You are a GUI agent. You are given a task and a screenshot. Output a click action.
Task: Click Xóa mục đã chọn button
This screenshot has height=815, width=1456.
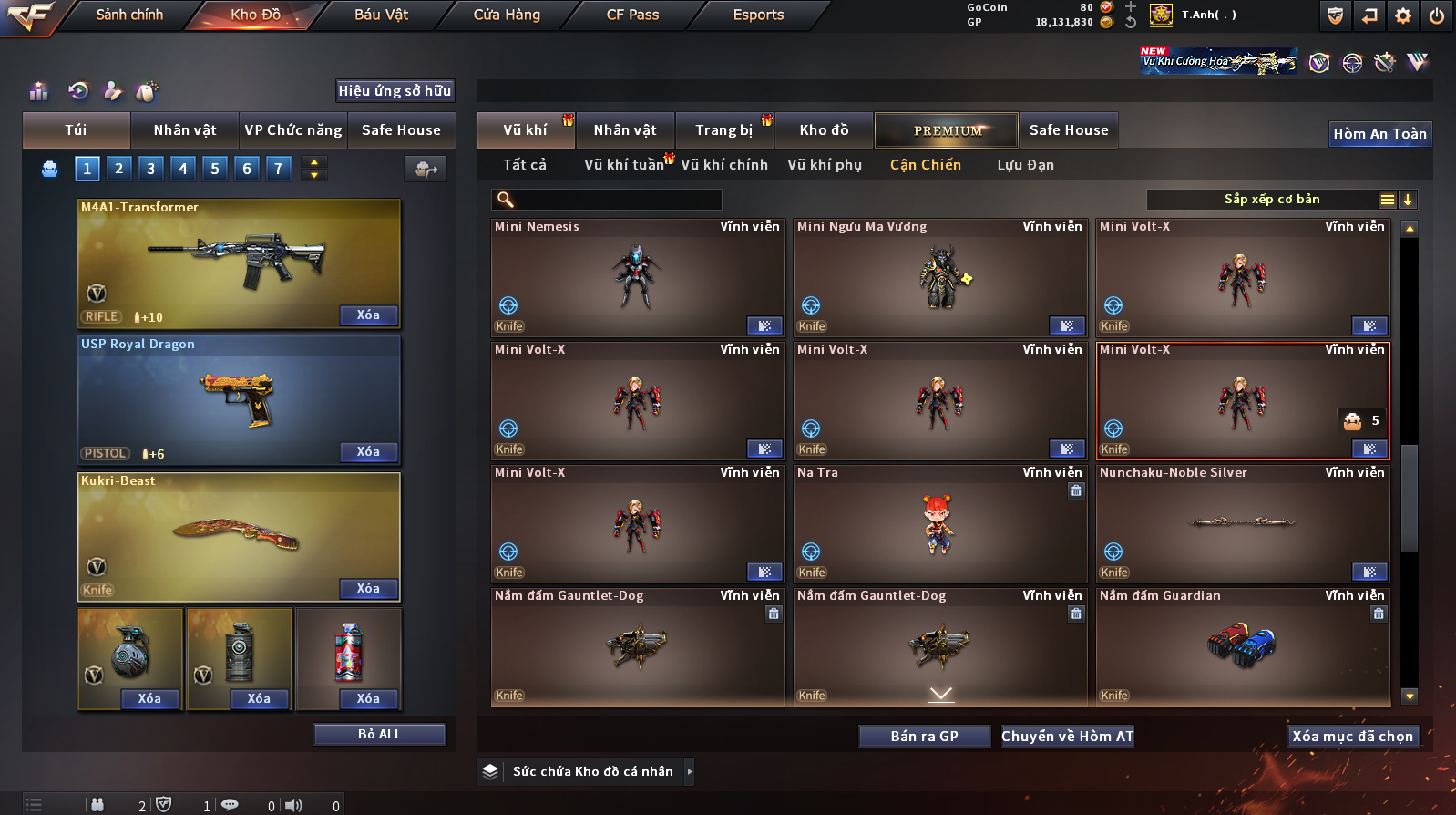click(1352, 737)
